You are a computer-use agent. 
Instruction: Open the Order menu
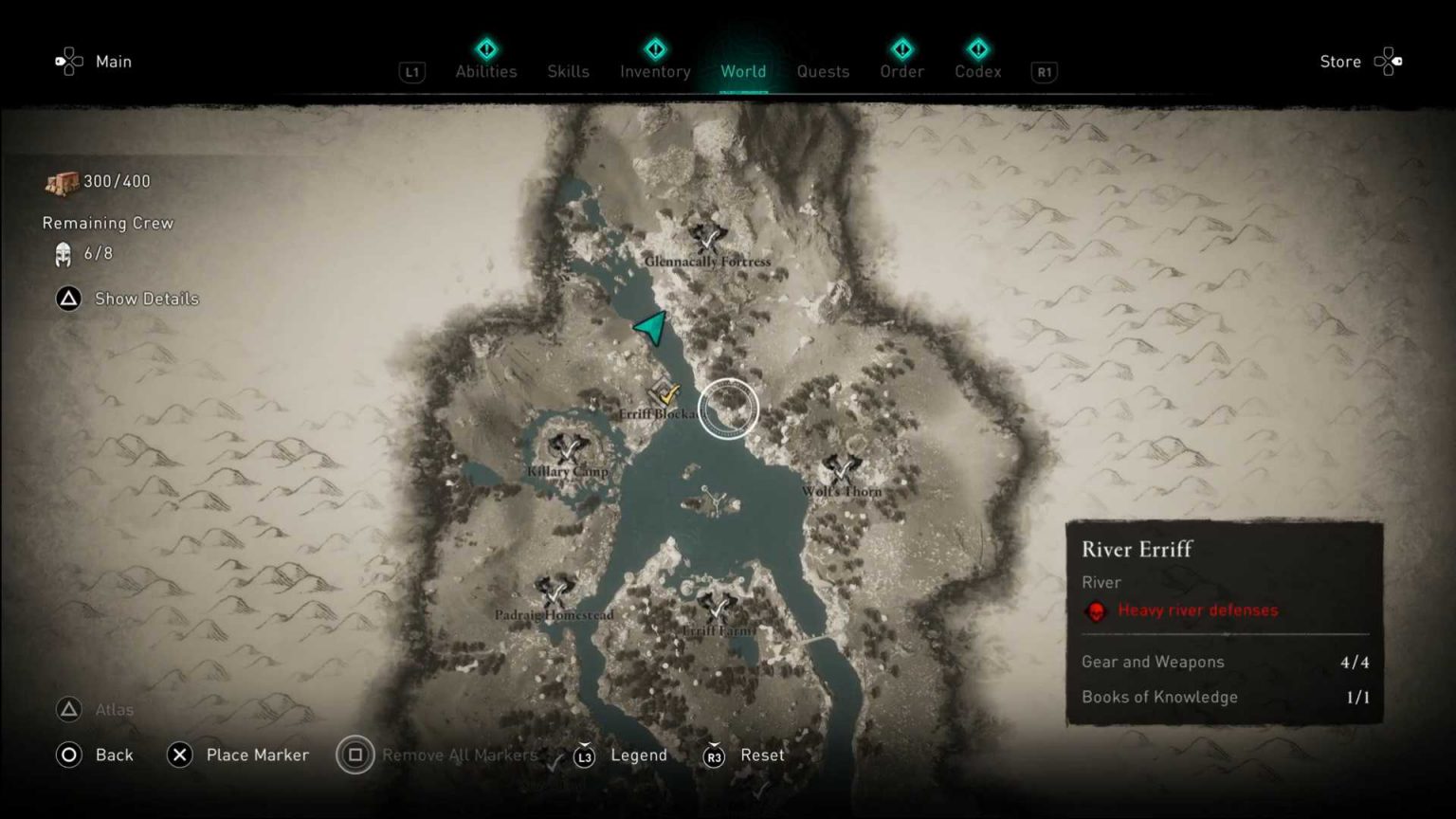click(x=901, y=71)
